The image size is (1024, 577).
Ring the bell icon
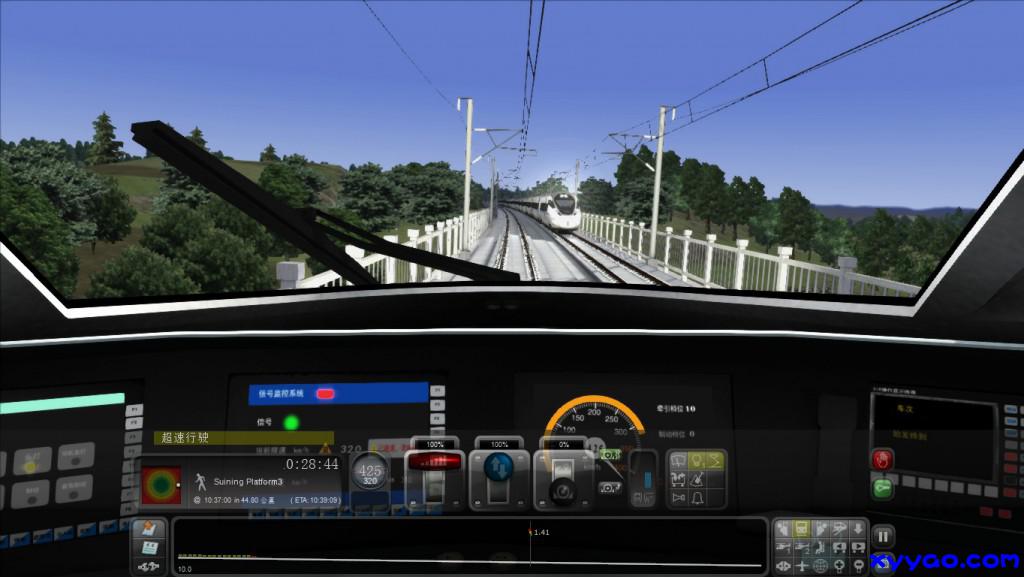pos(696,497)
